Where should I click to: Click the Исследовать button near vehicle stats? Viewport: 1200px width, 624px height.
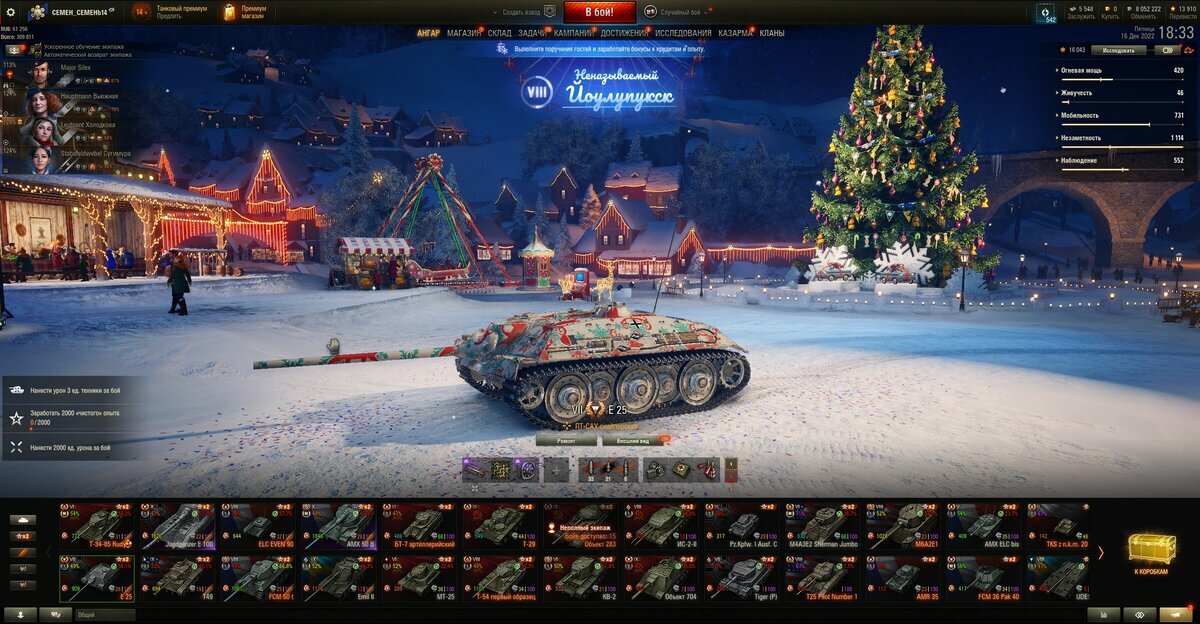[1118, 49]
